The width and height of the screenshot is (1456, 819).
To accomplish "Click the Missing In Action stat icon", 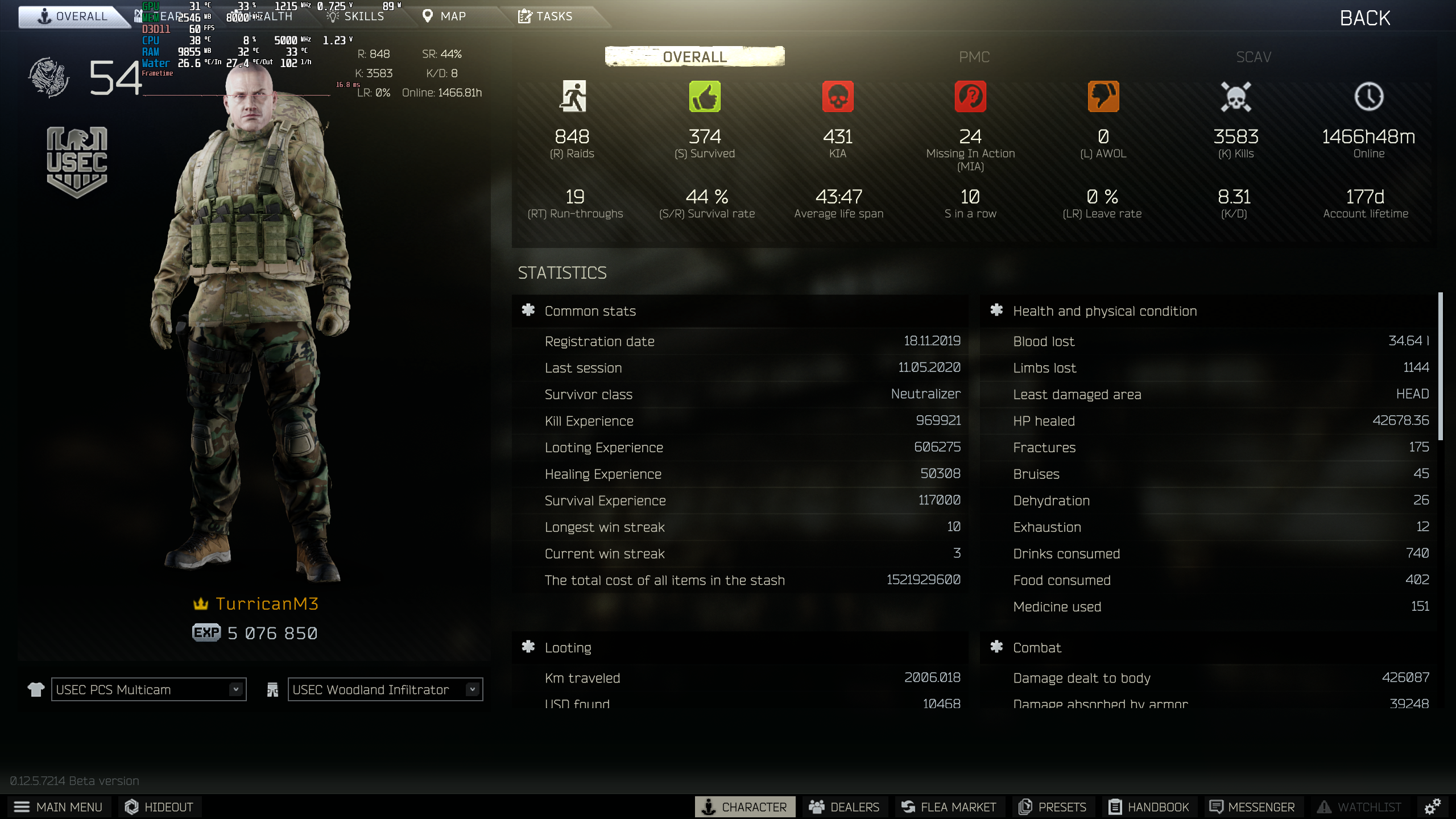I will coord(970,97).
